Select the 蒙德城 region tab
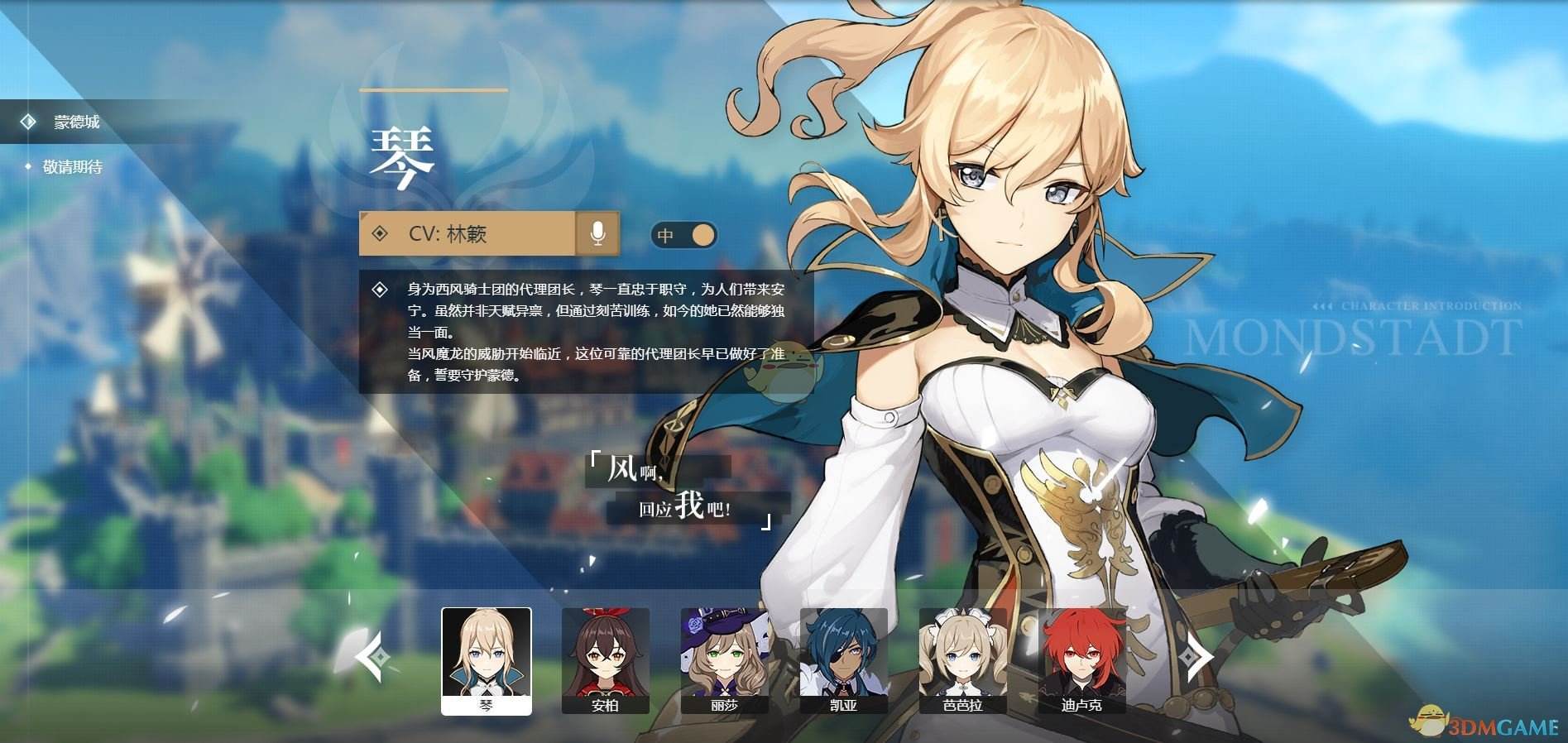The image size is (1568, 743). click(x=76, y=122)
